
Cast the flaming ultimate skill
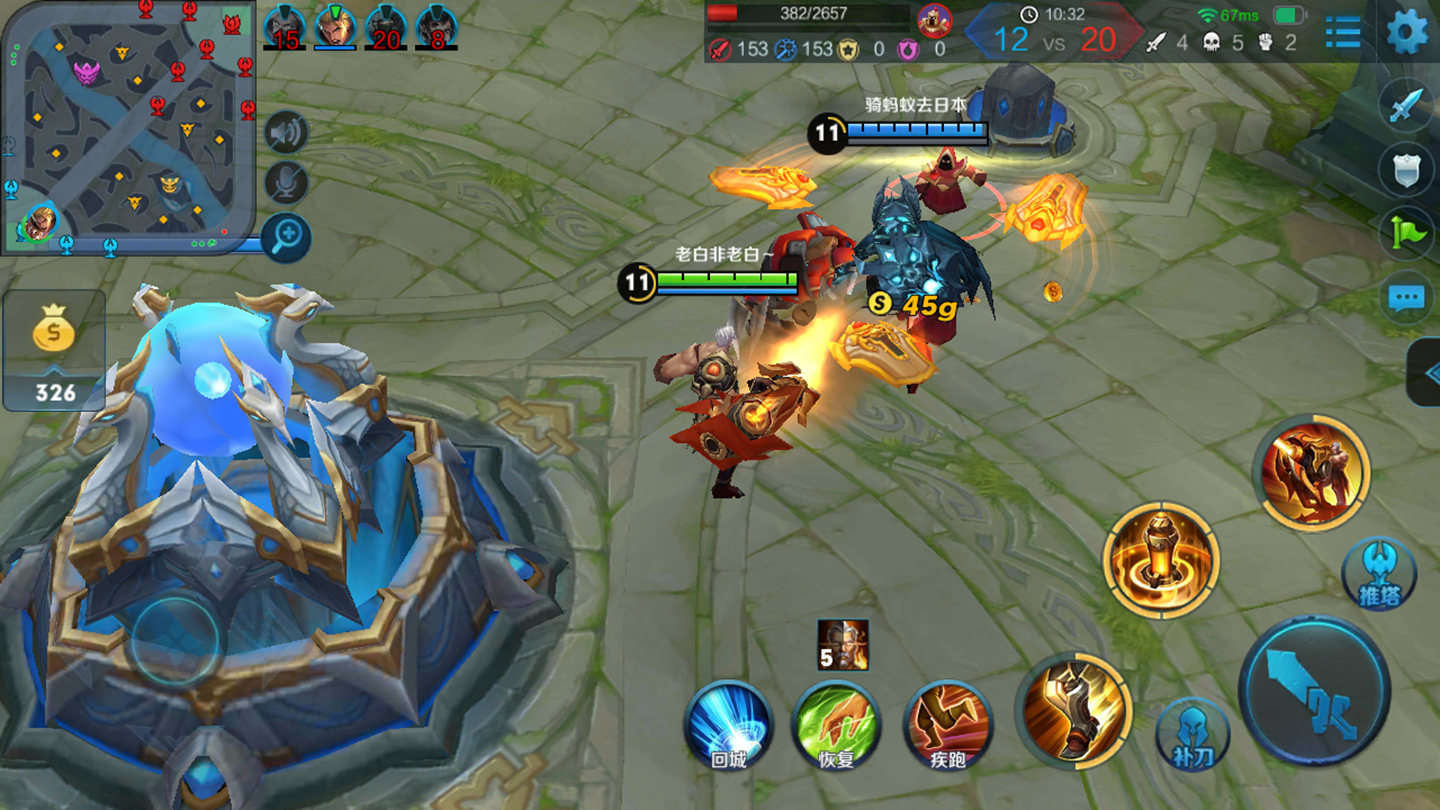pyautogui.click(x=1311, y=472)
